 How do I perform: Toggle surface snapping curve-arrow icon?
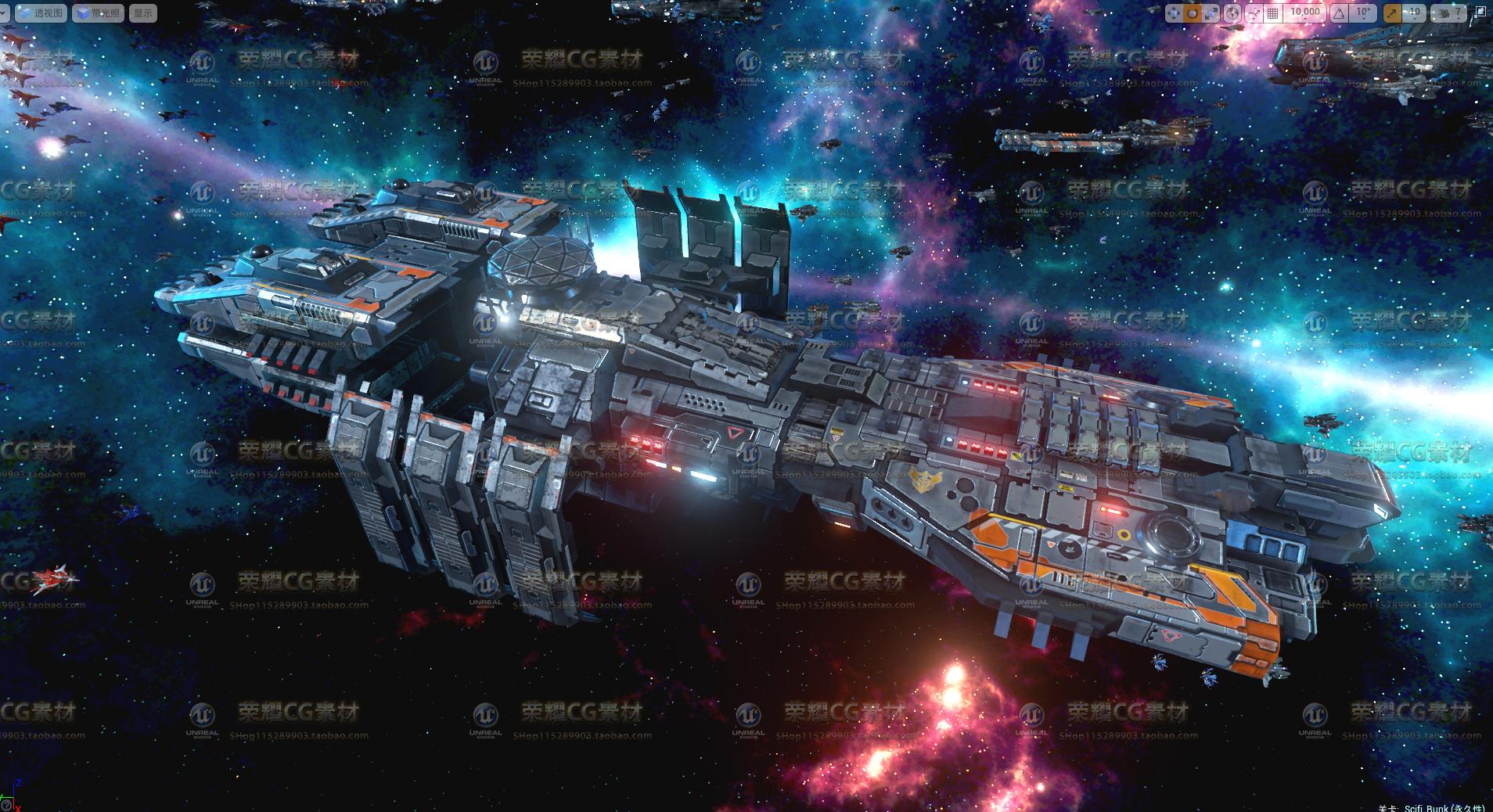coord(1254,13)
